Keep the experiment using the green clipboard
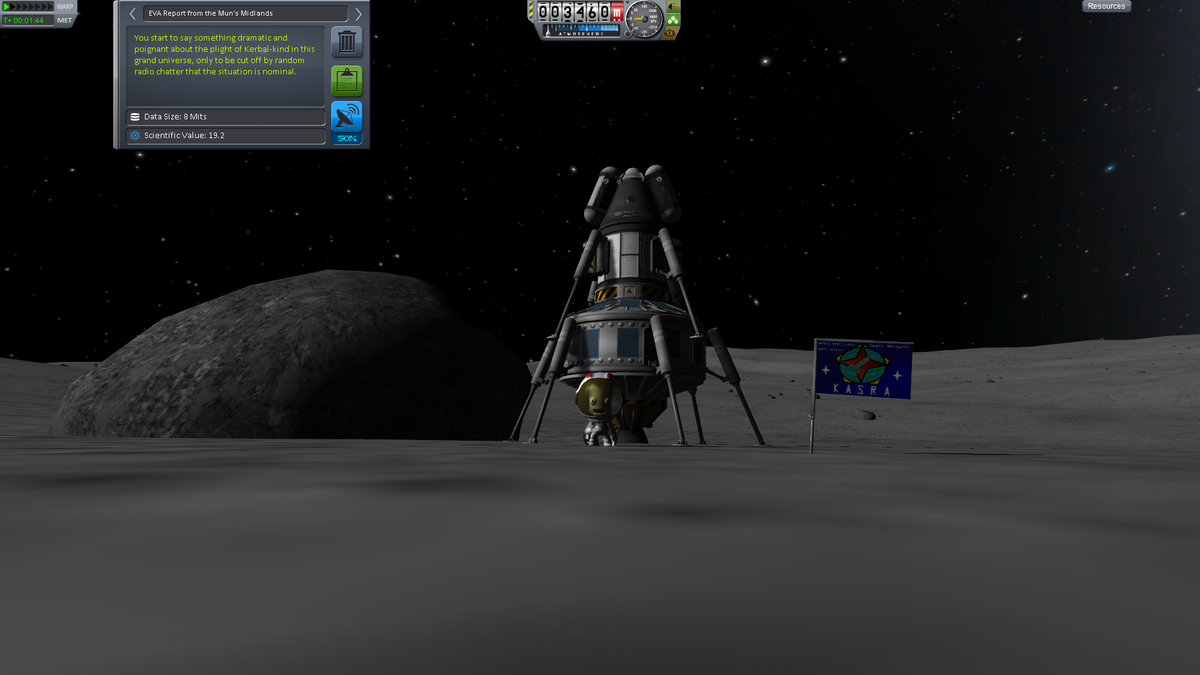This screenshot has width=1200, height=675. click(346, 81)
